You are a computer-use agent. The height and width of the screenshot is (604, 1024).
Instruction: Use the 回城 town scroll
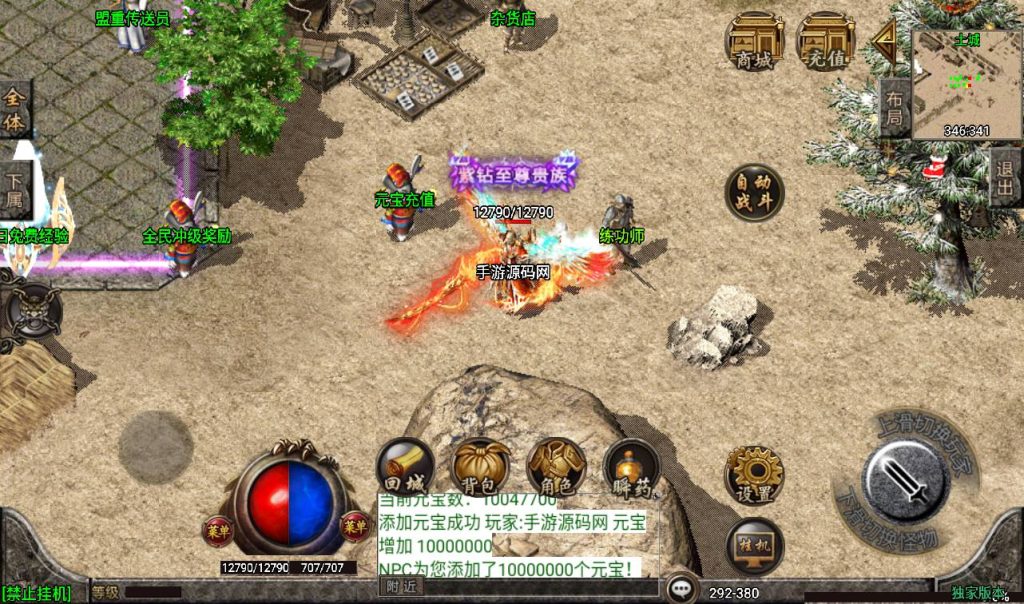(x=405, y=467)
